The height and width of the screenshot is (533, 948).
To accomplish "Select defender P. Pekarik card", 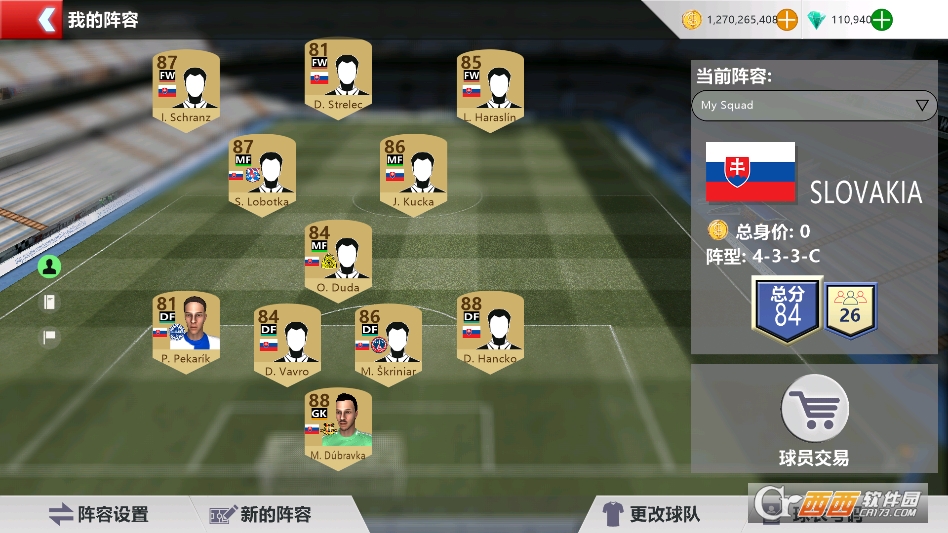I will pyautogui.click(x=185, y=328).
